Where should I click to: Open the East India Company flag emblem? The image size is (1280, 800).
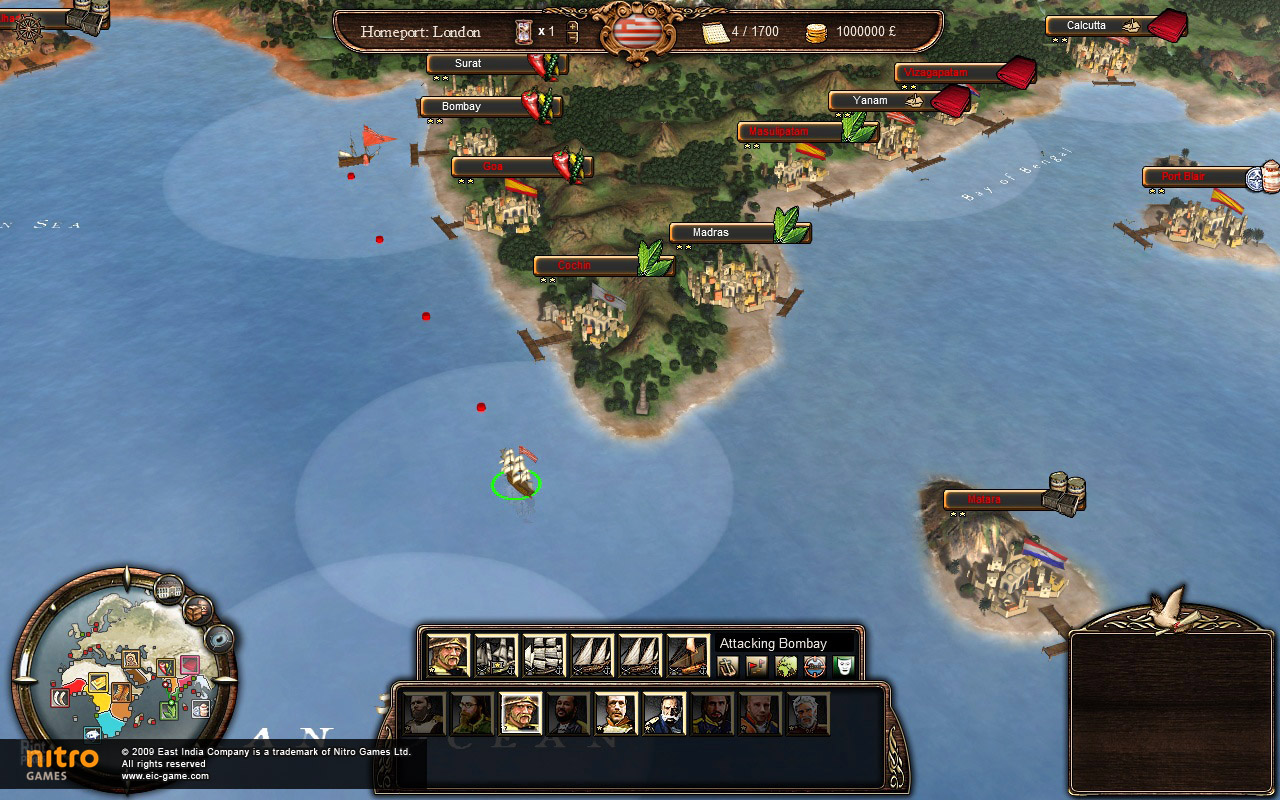point(635,32)
